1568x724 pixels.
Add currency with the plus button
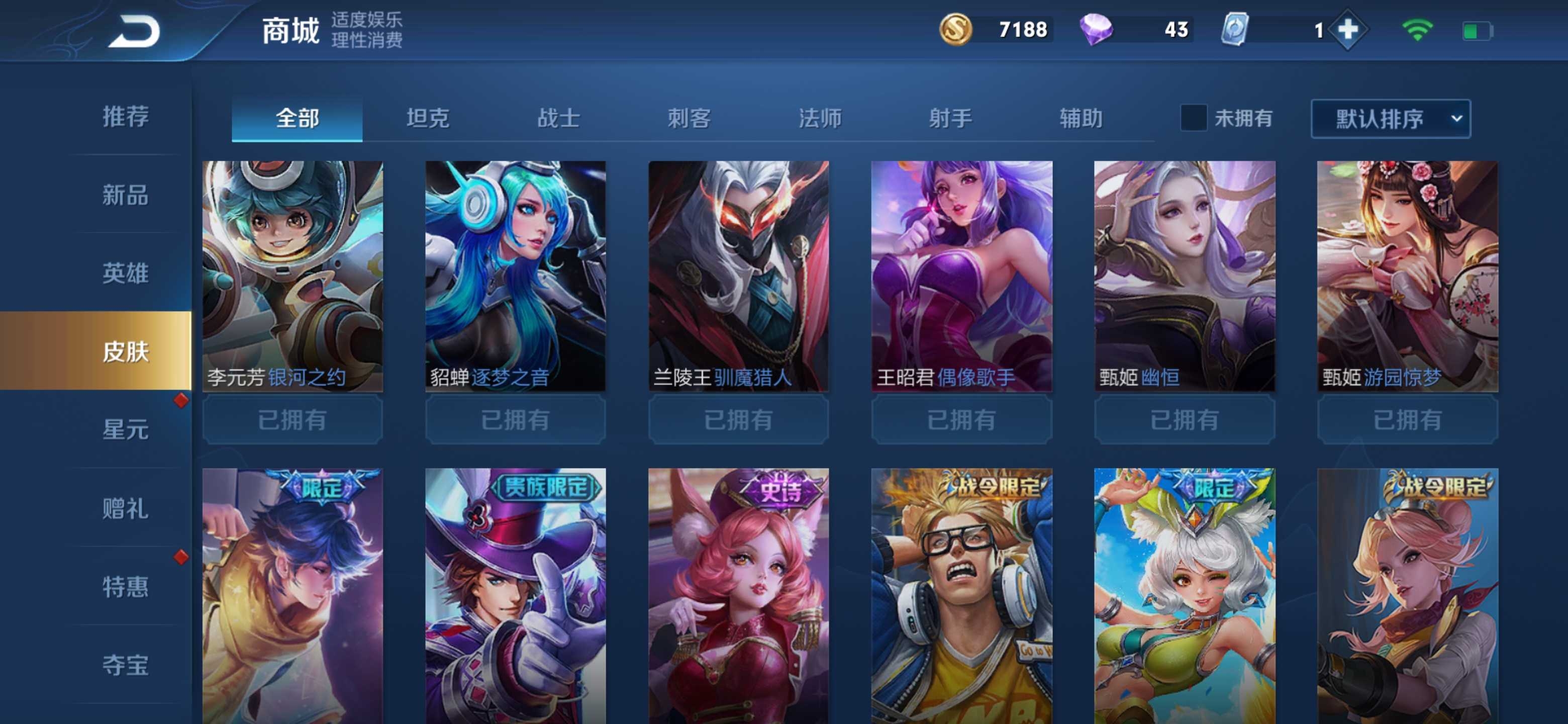(x=1348, y=30)
